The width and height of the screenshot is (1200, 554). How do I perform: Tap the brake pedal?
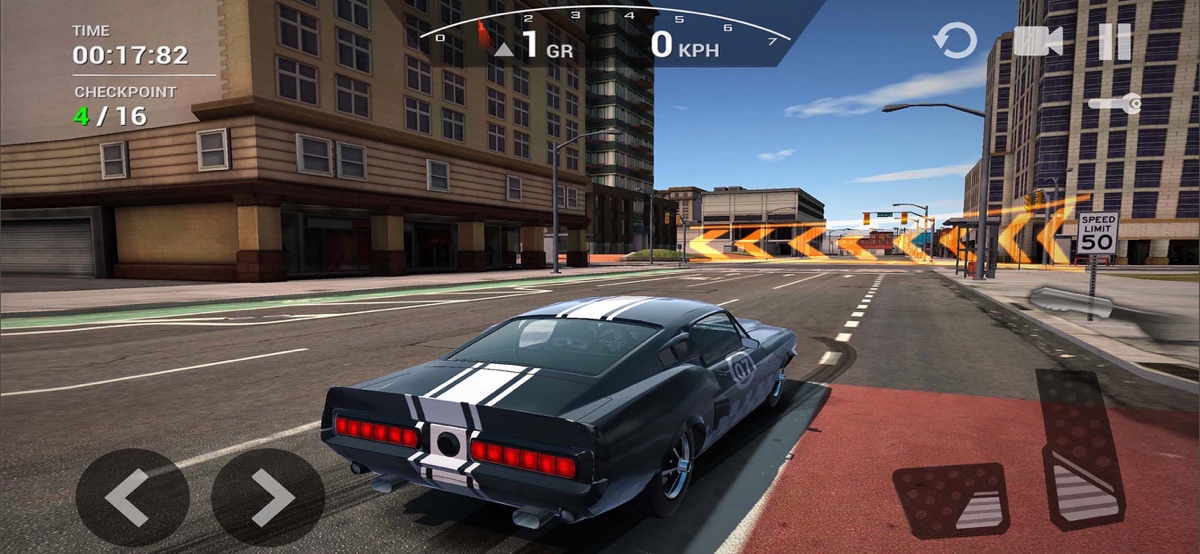(x=950, y=498)
